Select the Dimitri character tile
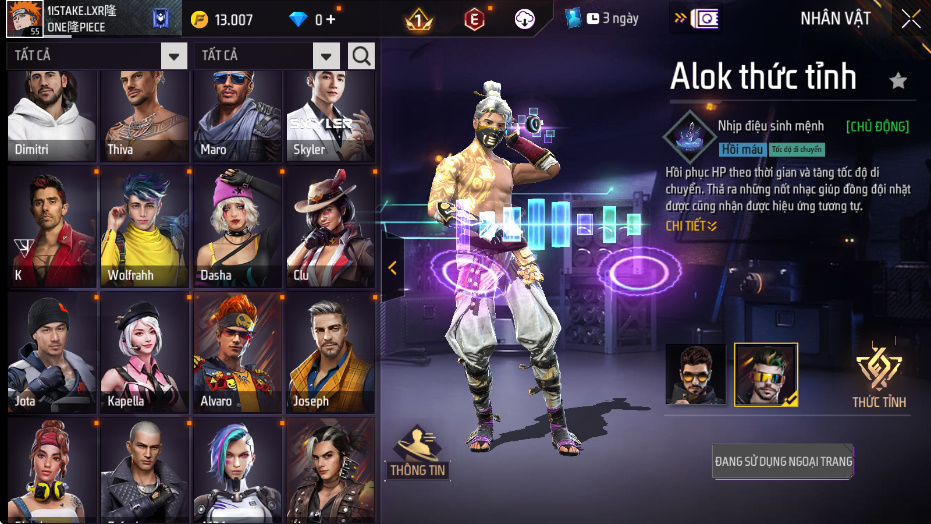This screenshot has height=524, width=931. click(x=52, y=115)
